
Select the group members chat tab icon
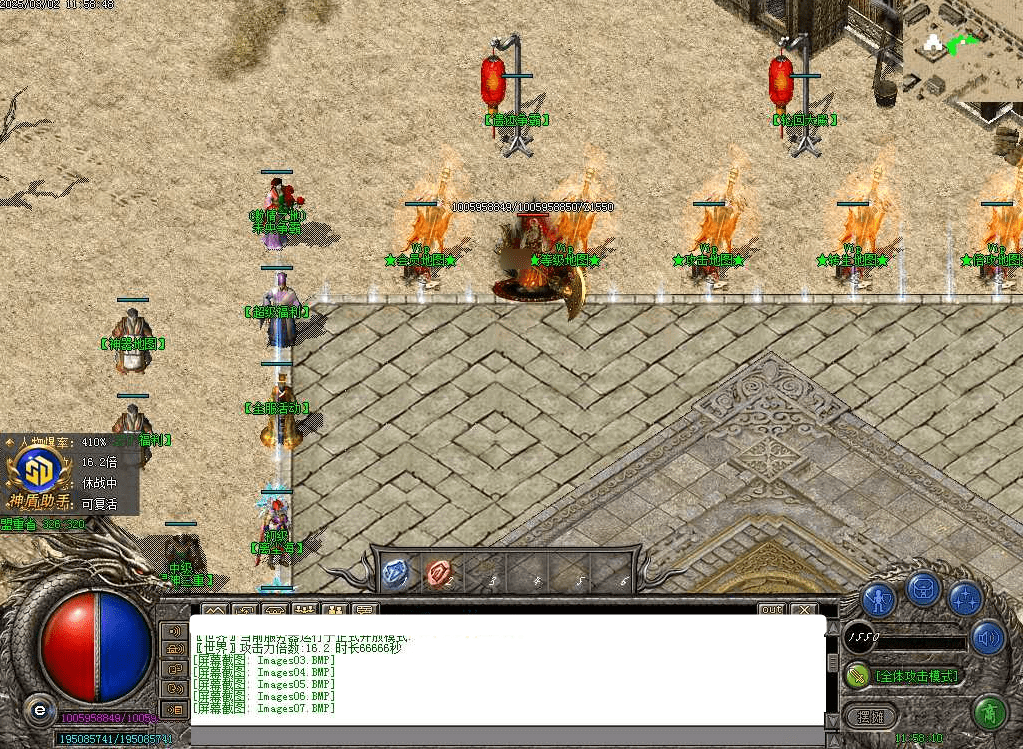pos(304,609)
